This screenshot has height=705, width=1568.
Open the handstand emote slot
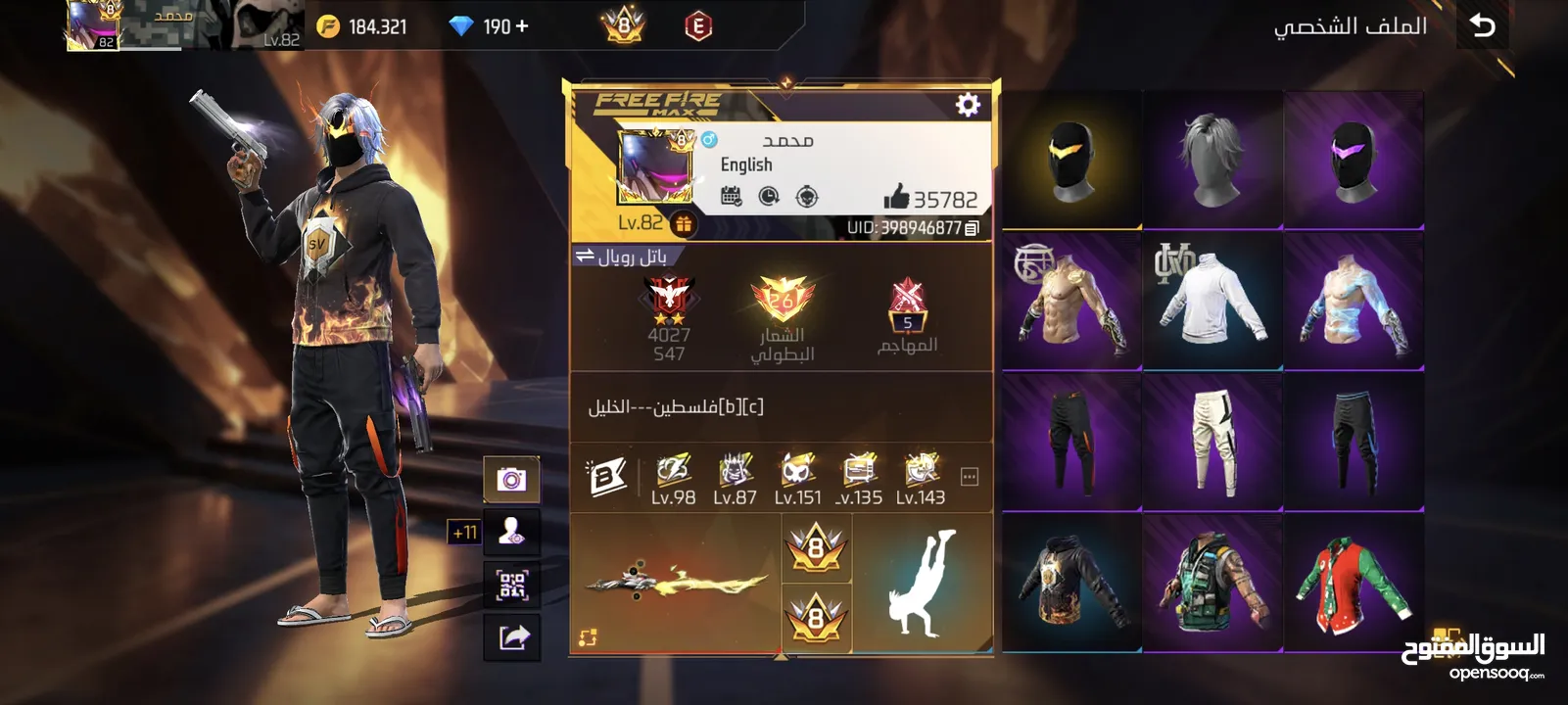point(922,584)
